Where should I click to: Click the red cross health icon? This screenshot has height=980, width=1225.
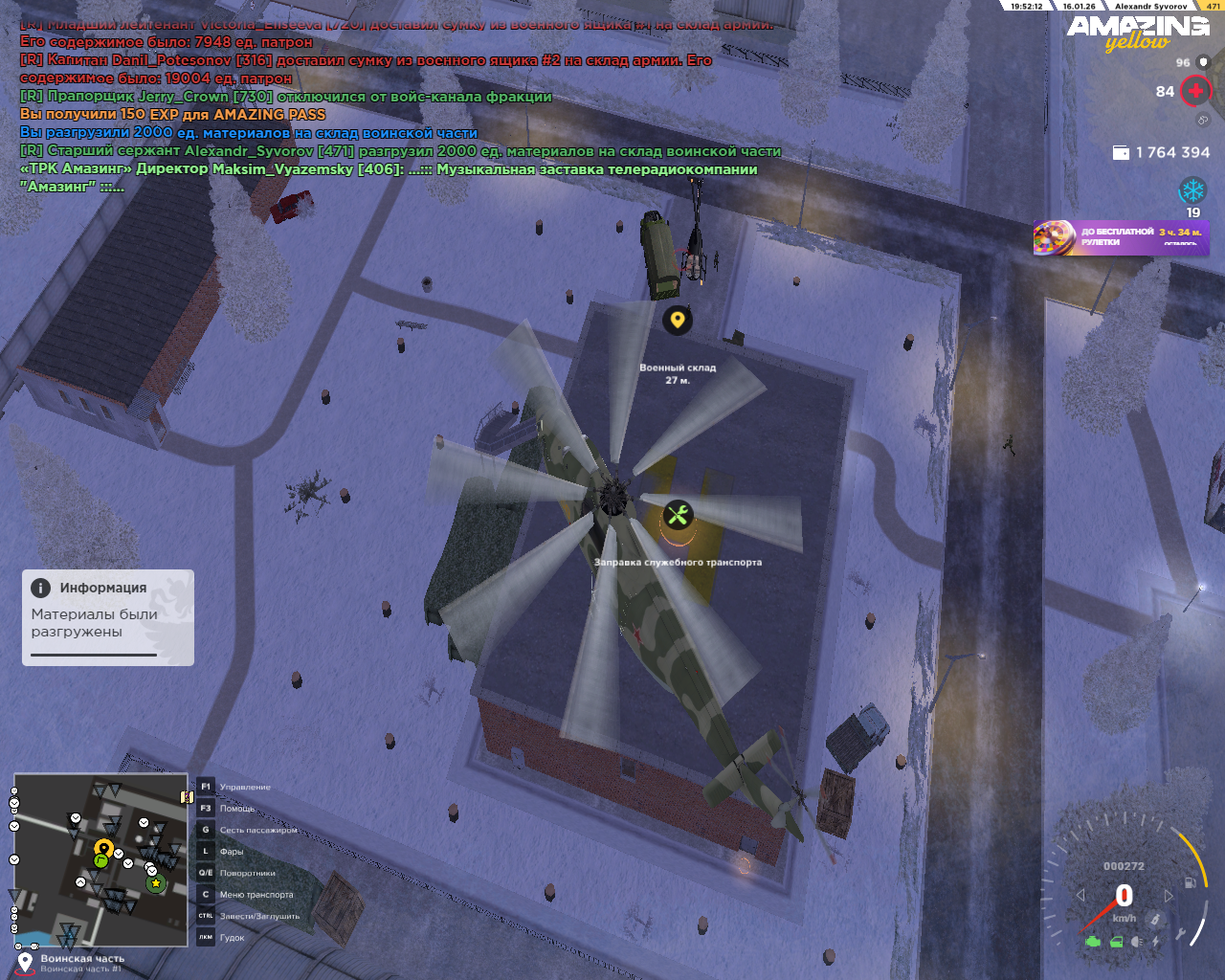click(x=1195, y=92)
